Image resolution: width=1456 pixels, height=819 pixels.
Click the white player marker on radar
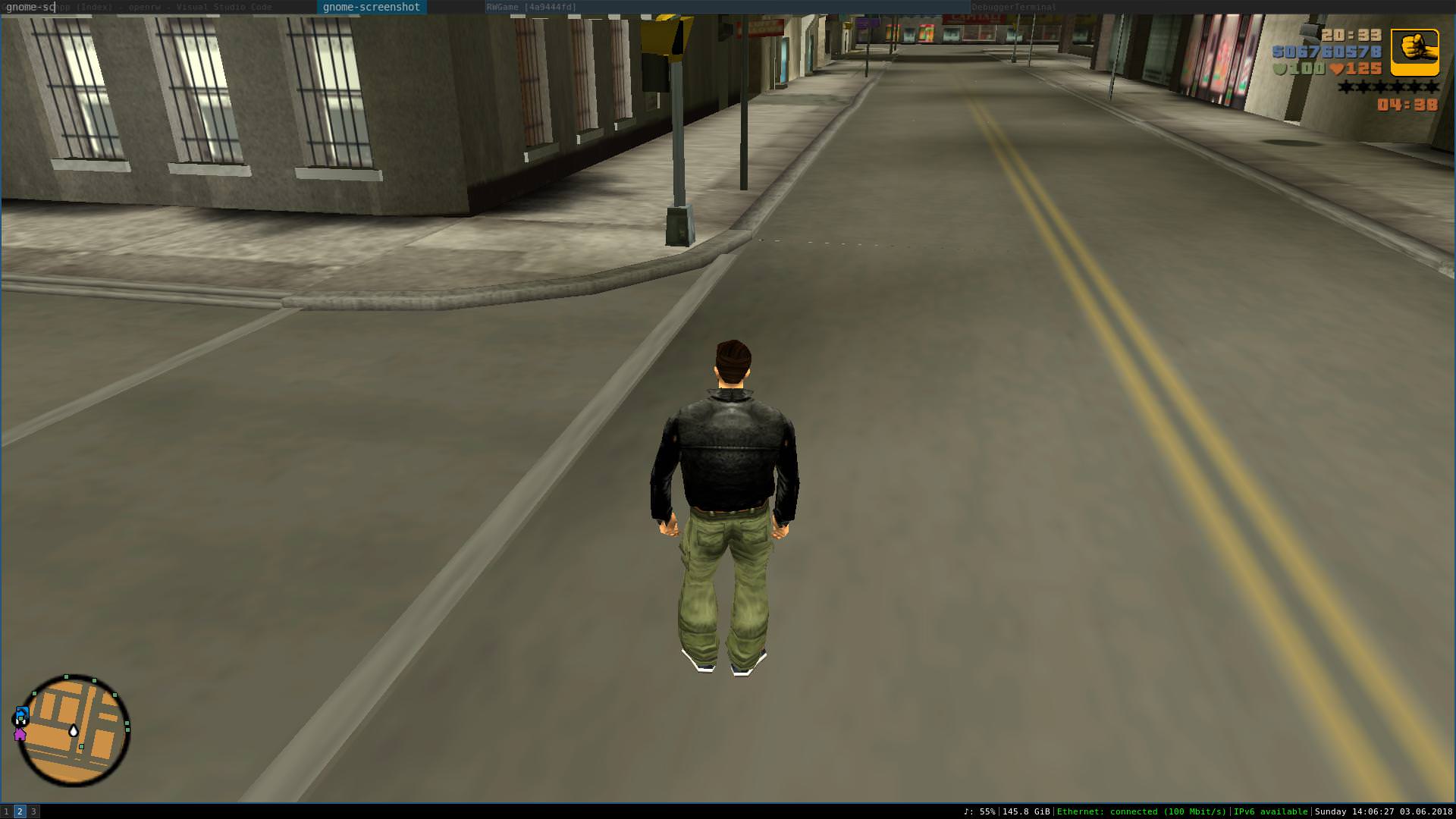tap(74, 730)
